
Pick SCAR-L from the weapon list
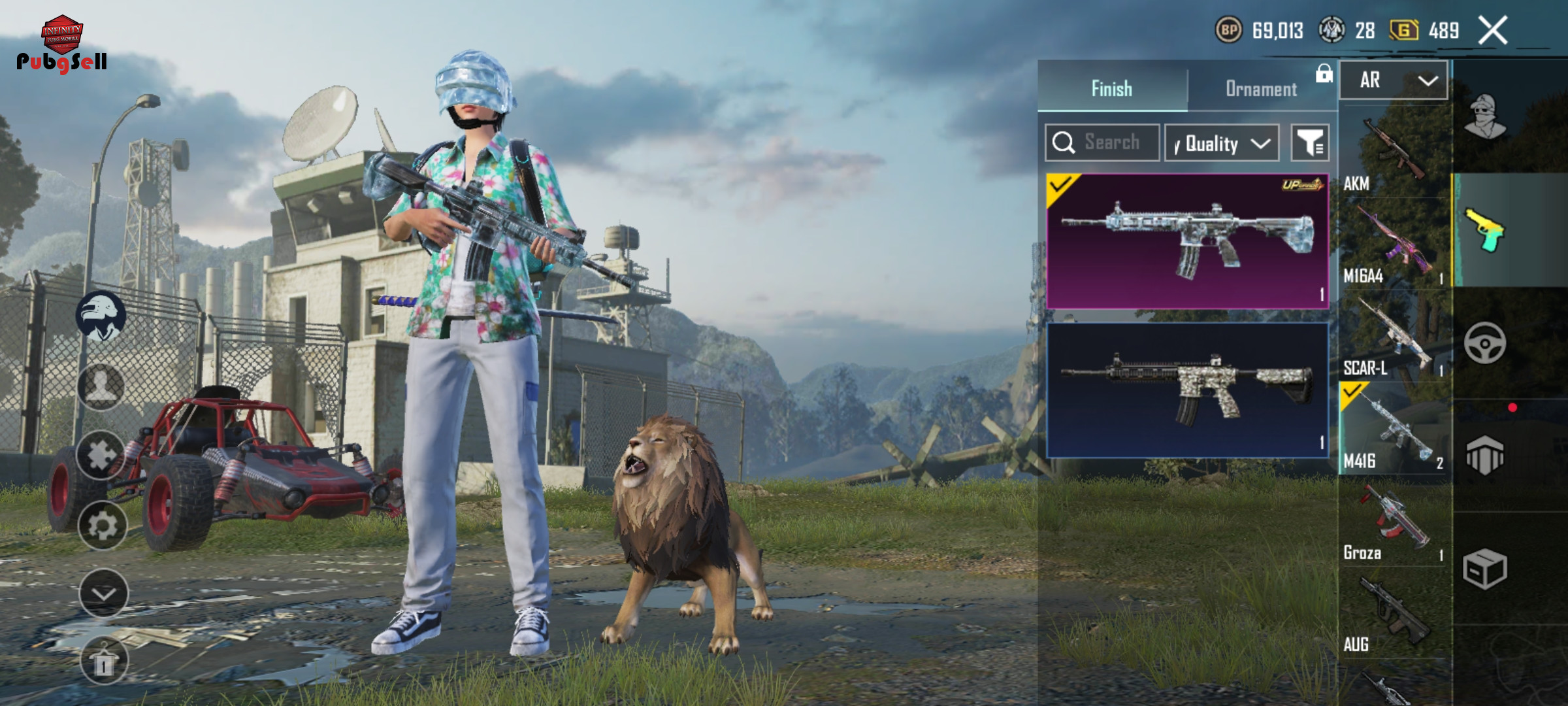1394,338
